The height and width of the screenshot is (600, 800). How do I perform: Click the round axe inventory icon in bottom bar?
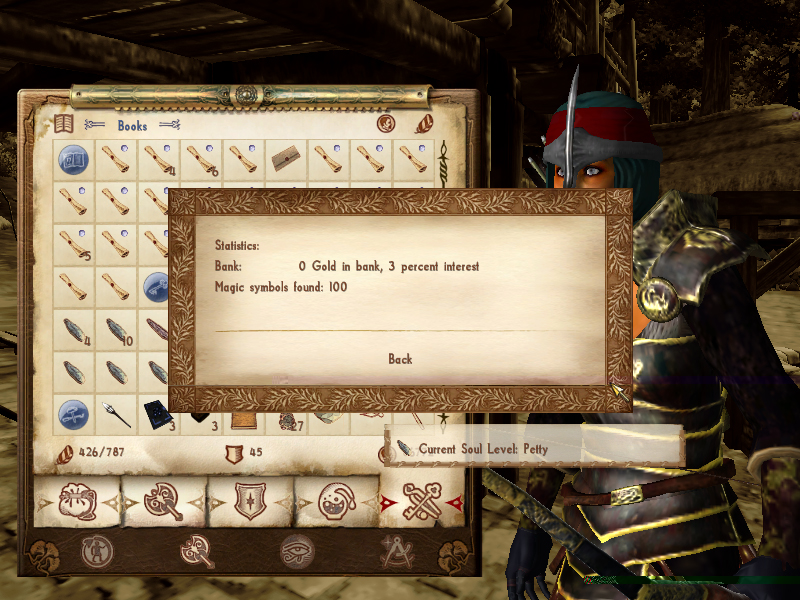point(197,550)
